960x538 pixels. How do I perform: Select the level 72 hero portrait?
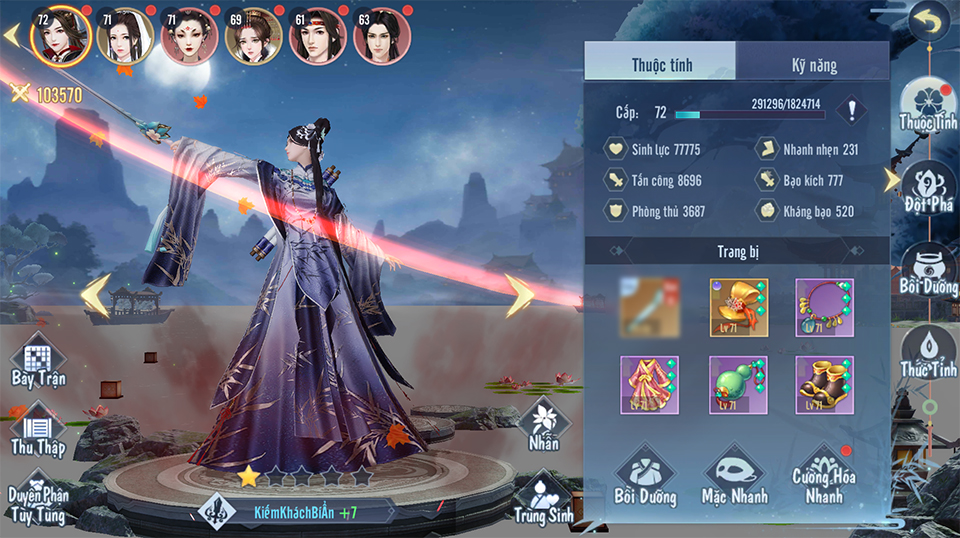pos(60,36)
